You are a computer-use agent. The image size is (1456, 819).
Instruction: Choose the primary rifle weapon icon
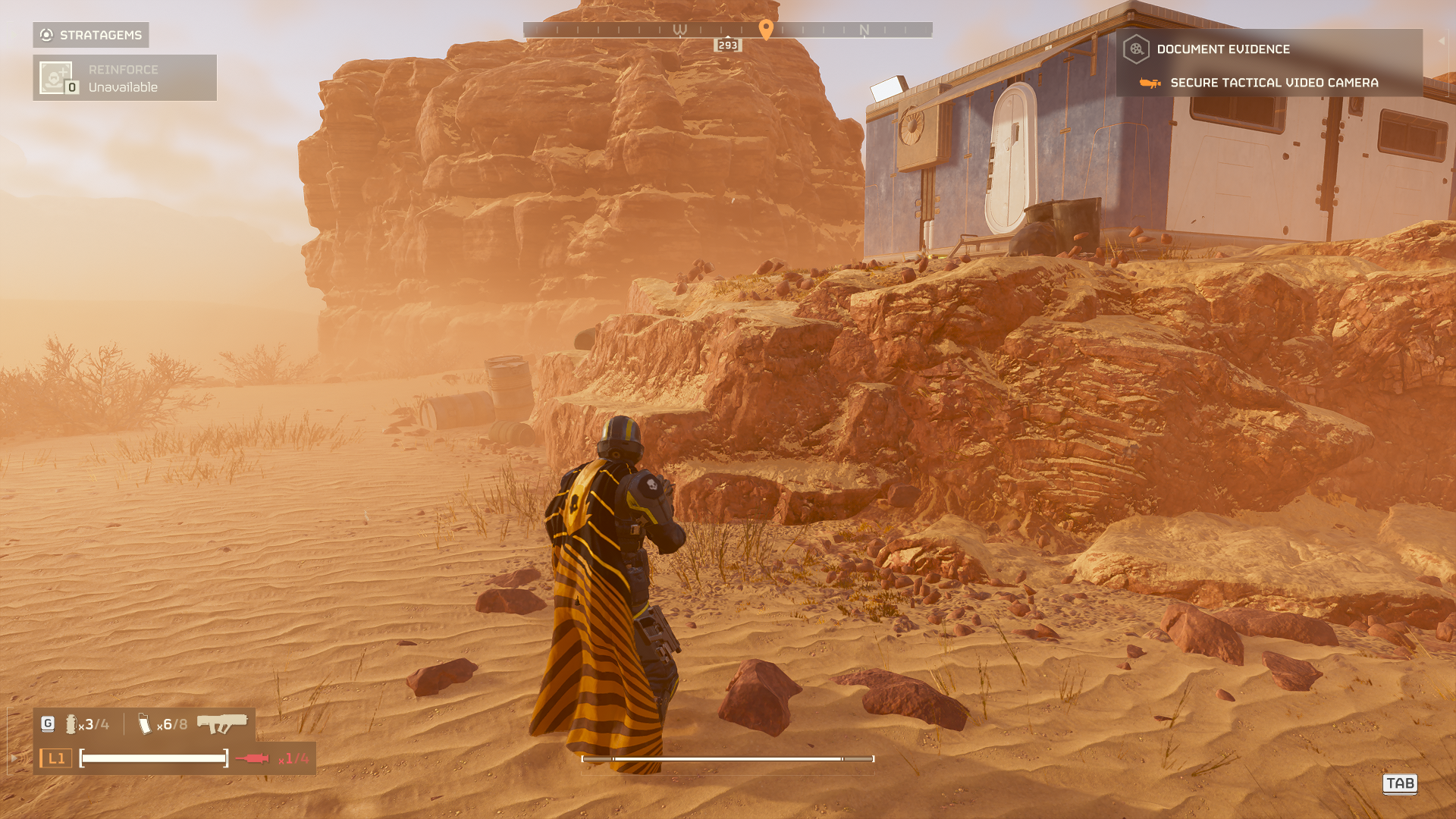point(222,723)
